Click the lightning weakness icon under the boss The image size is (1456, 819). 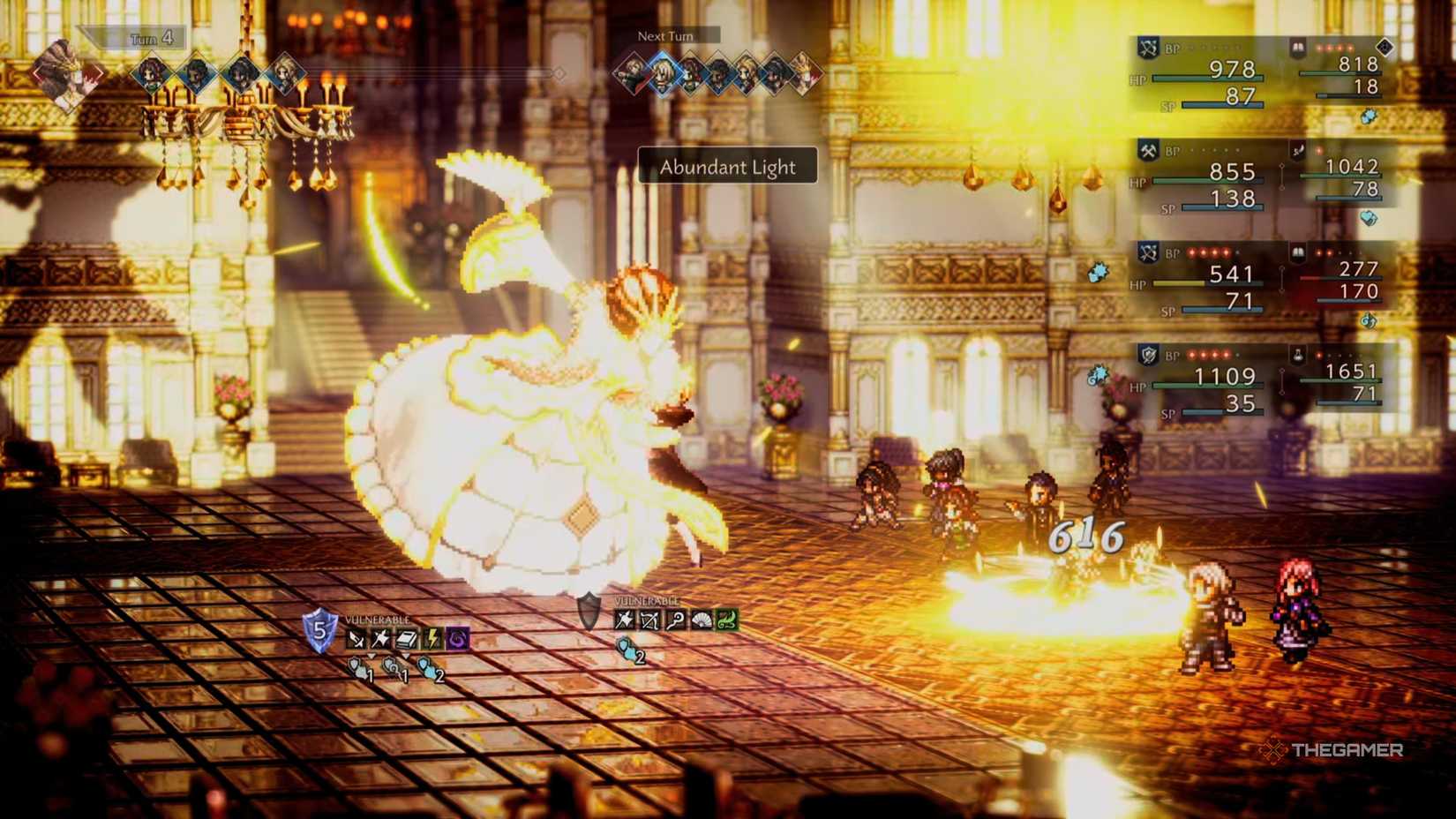[x=433, y=637]
